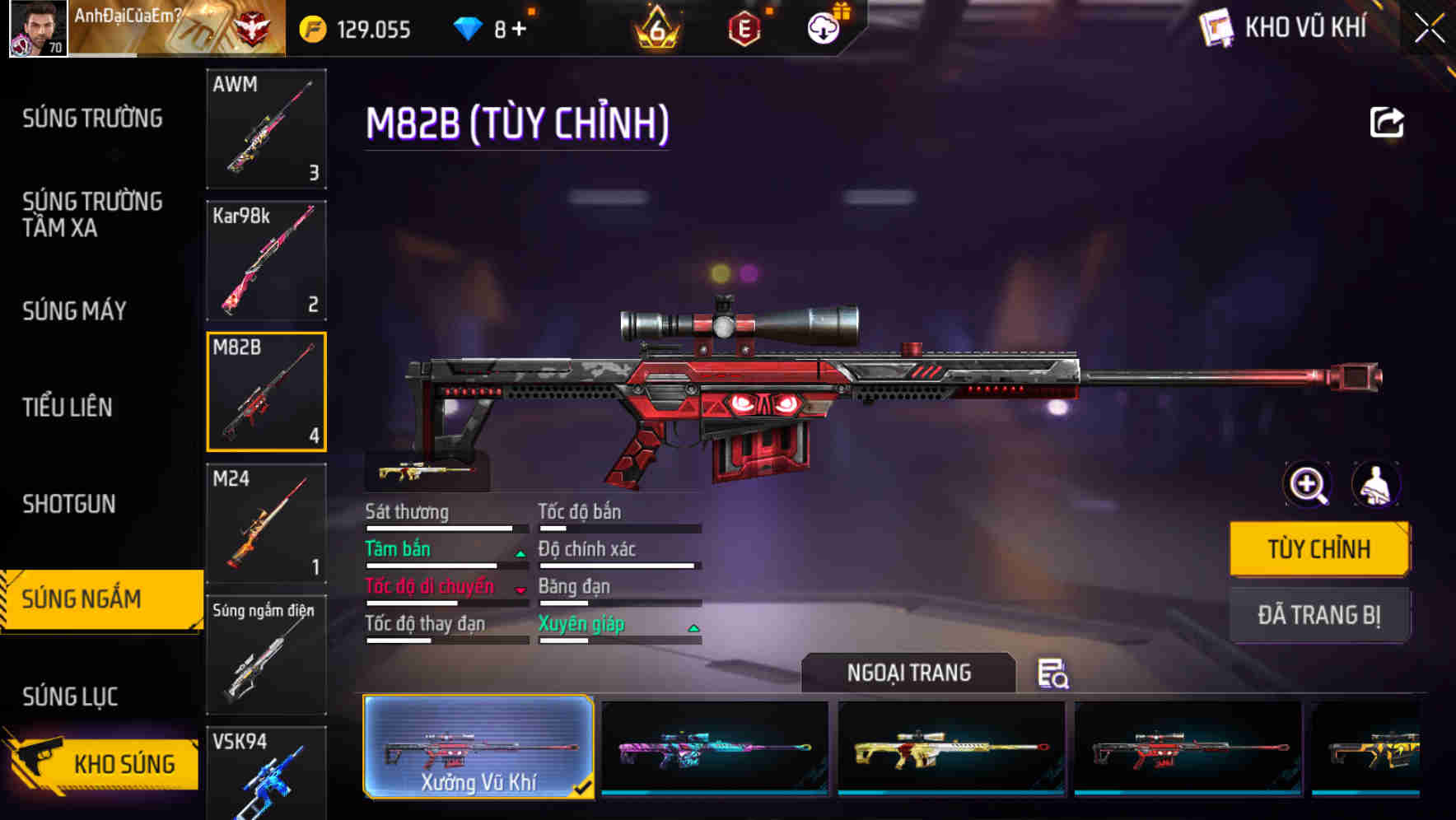1456x820 pixels.
Task: Select SÚNG TRƯỜNG TẦM XA category
Action: pyautogui.click(x=93, y=215)
